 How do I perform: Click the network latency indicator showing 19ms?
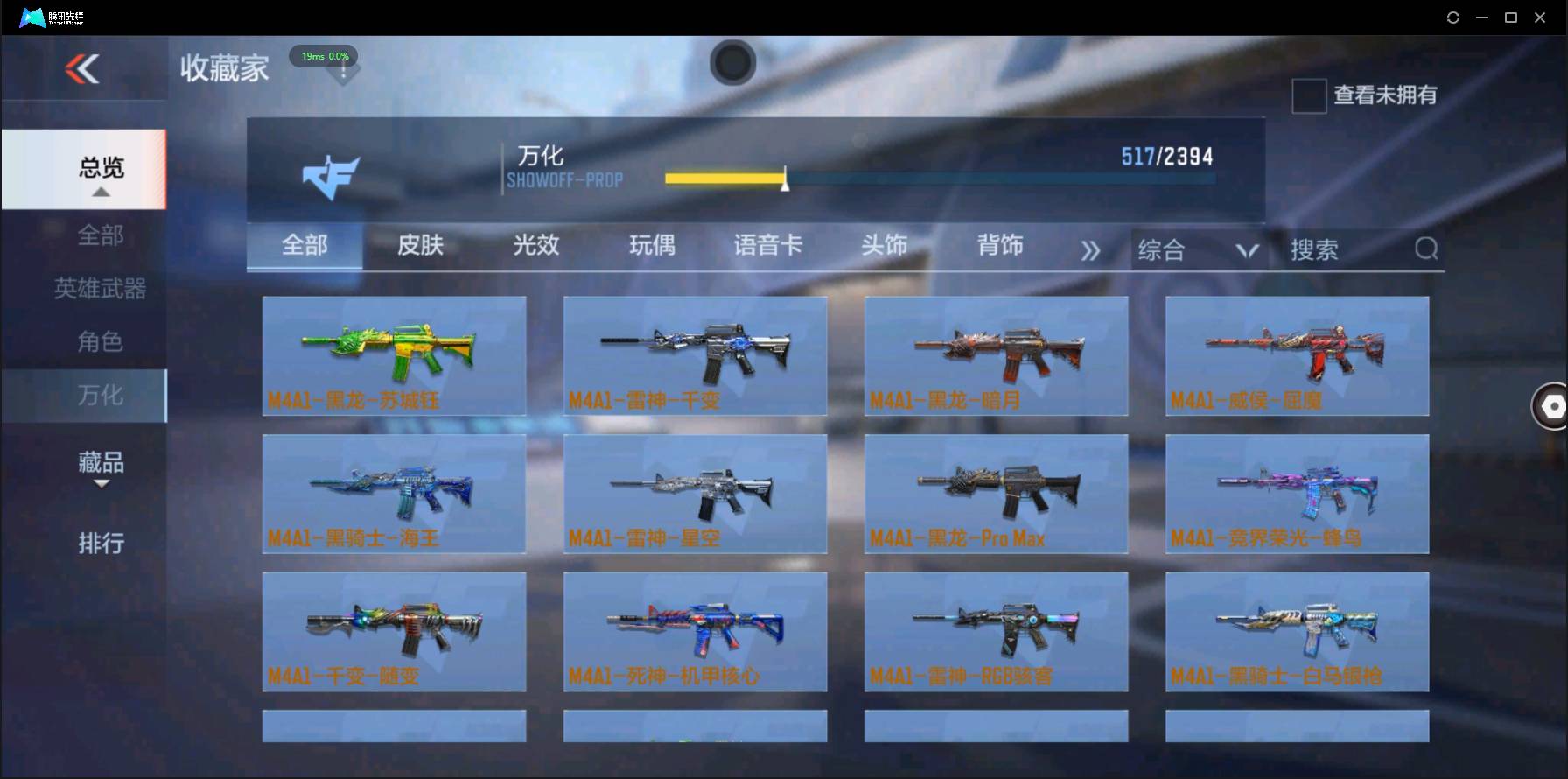point(323,56)
